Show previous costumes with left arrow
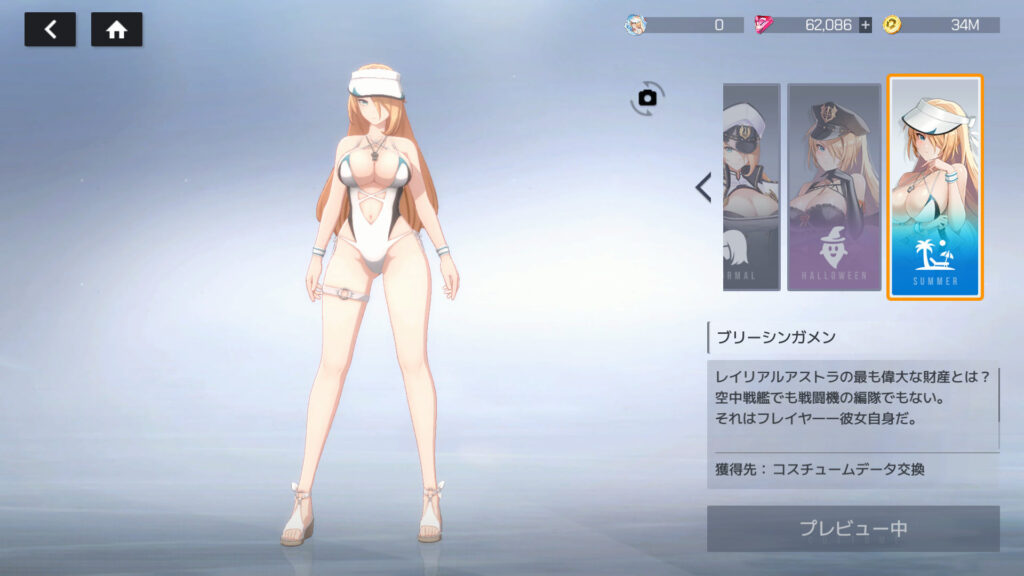Image resolution: width=1024 pixels, height=576 pixels. (x=703, y=187)
